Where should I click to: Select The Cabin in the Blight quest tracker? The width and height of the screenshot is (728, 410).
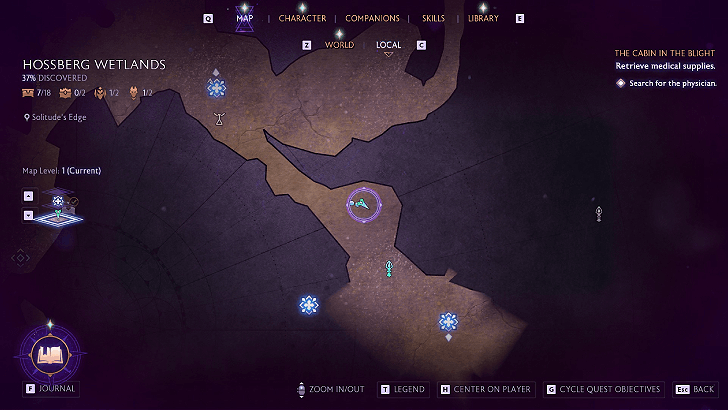tap(665, 52)
